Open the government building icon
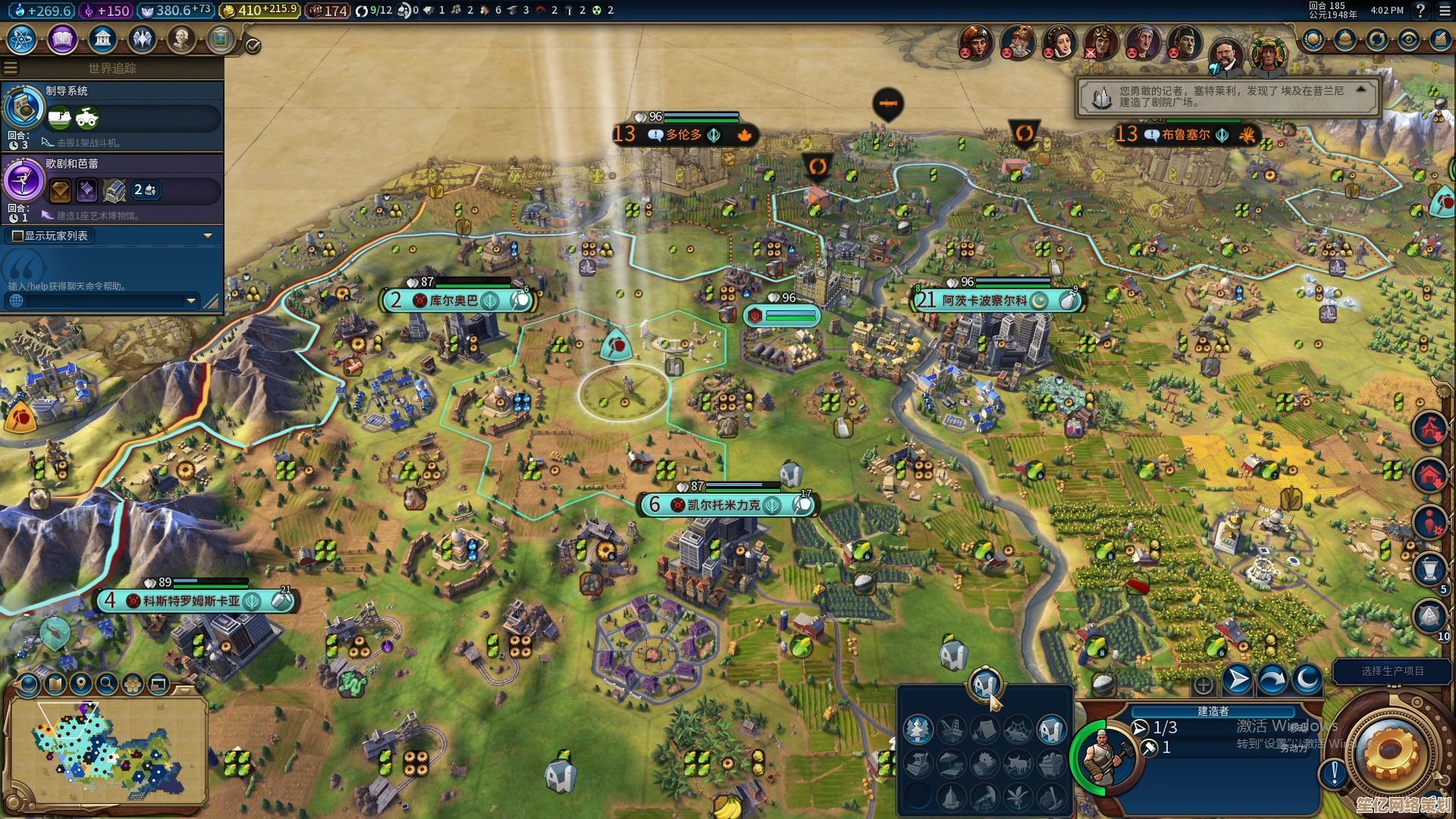This screenshot has height=819, width=1456. pos(102,39)
